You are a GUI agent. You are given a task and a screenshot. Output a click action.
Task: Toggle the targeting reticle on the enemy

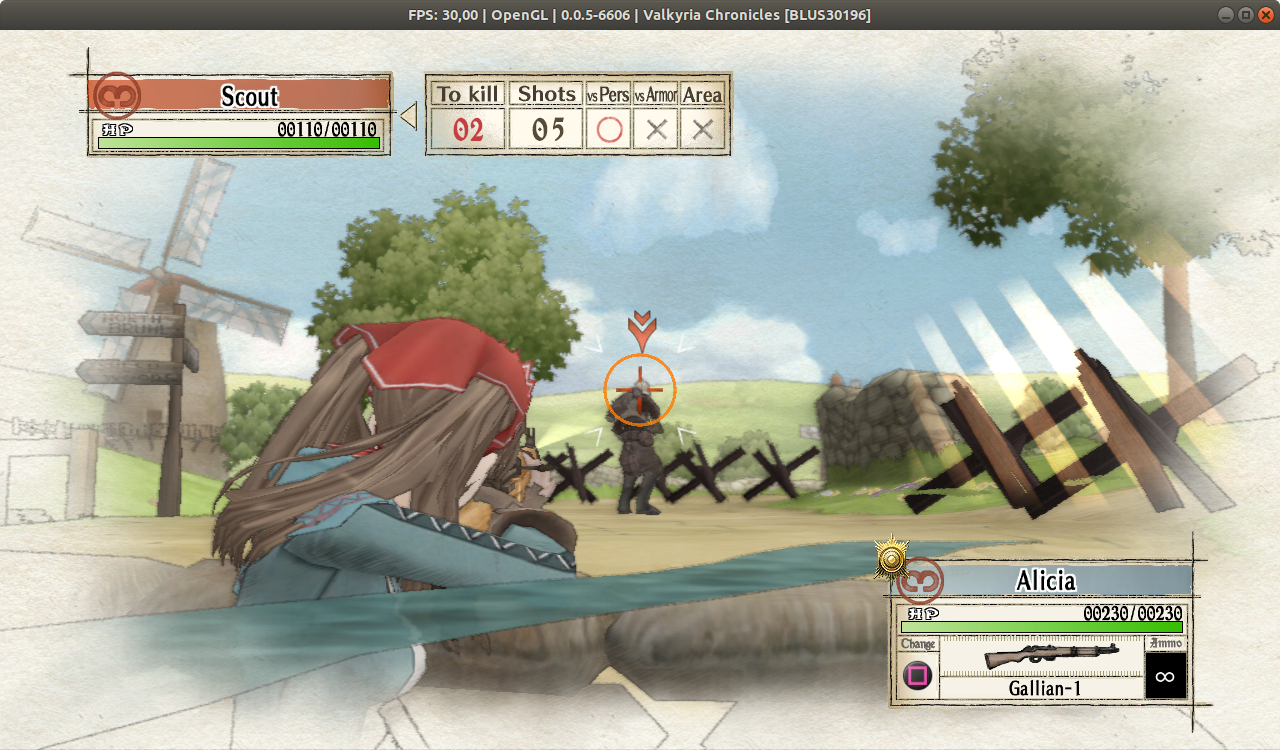(x=640, y=390)
